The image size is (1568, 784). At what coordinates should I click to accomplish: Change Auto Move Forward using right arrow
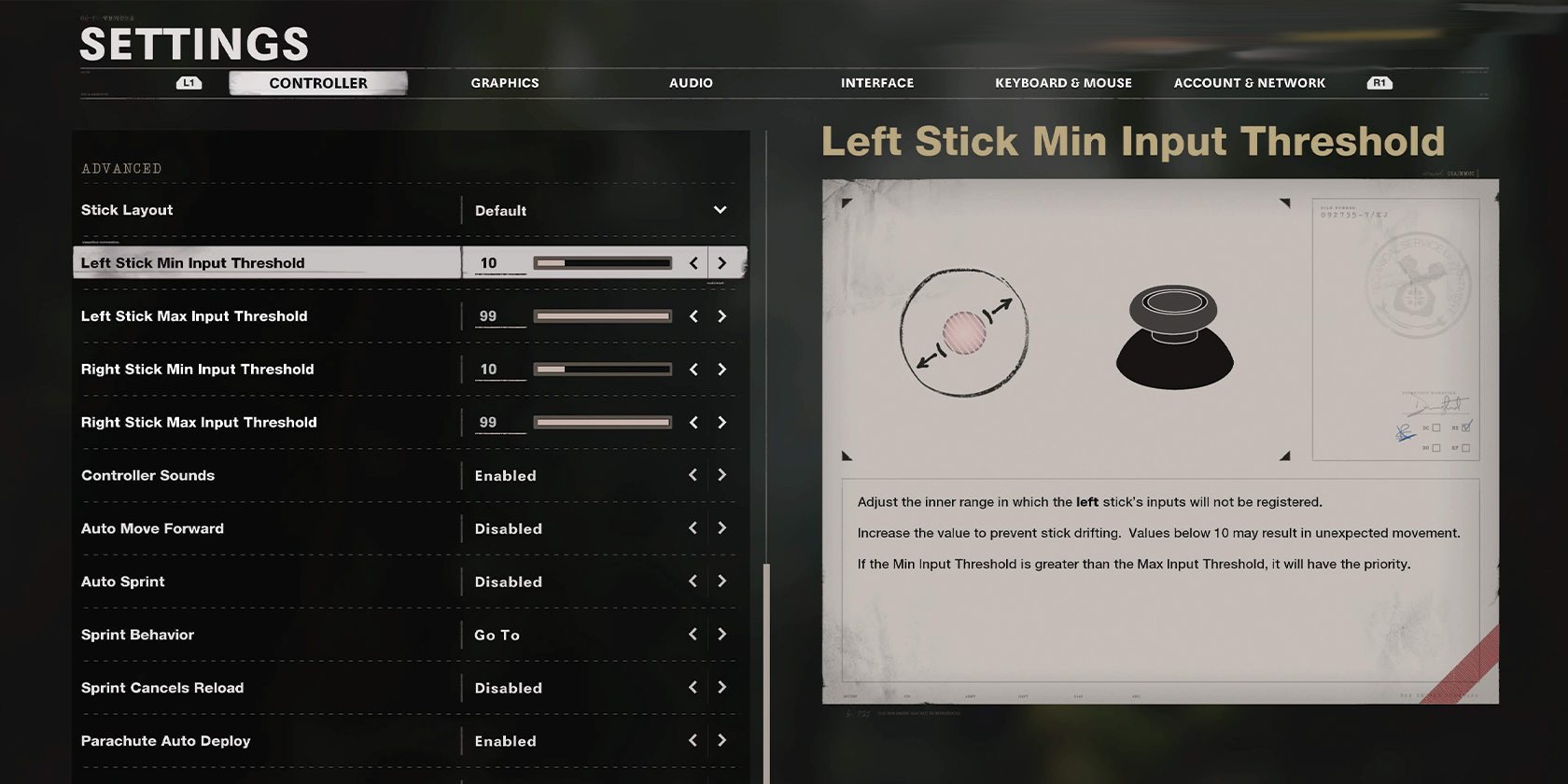tap(721, 528)
